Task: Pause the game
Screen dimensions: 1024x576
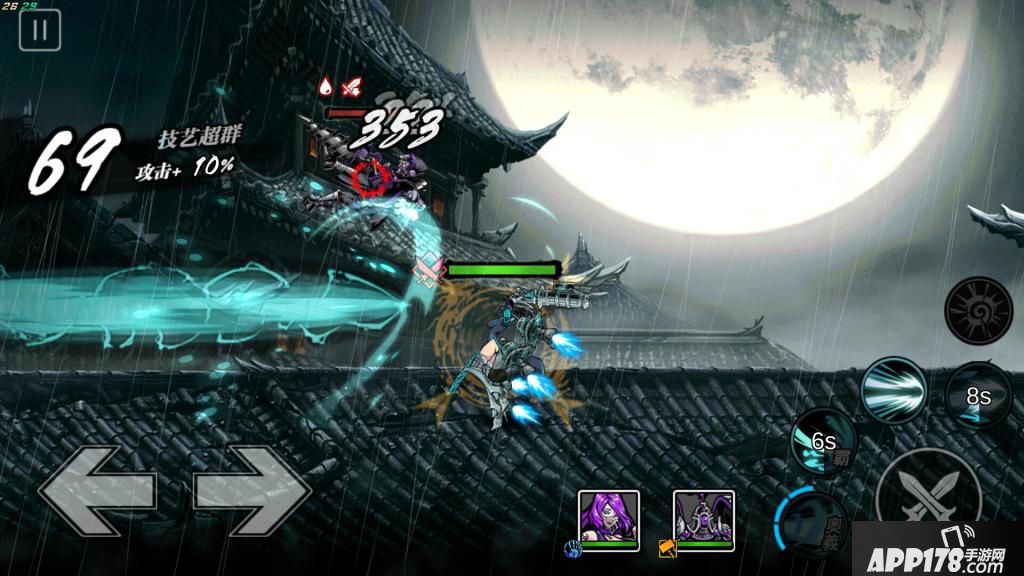Action: [40, 30]
